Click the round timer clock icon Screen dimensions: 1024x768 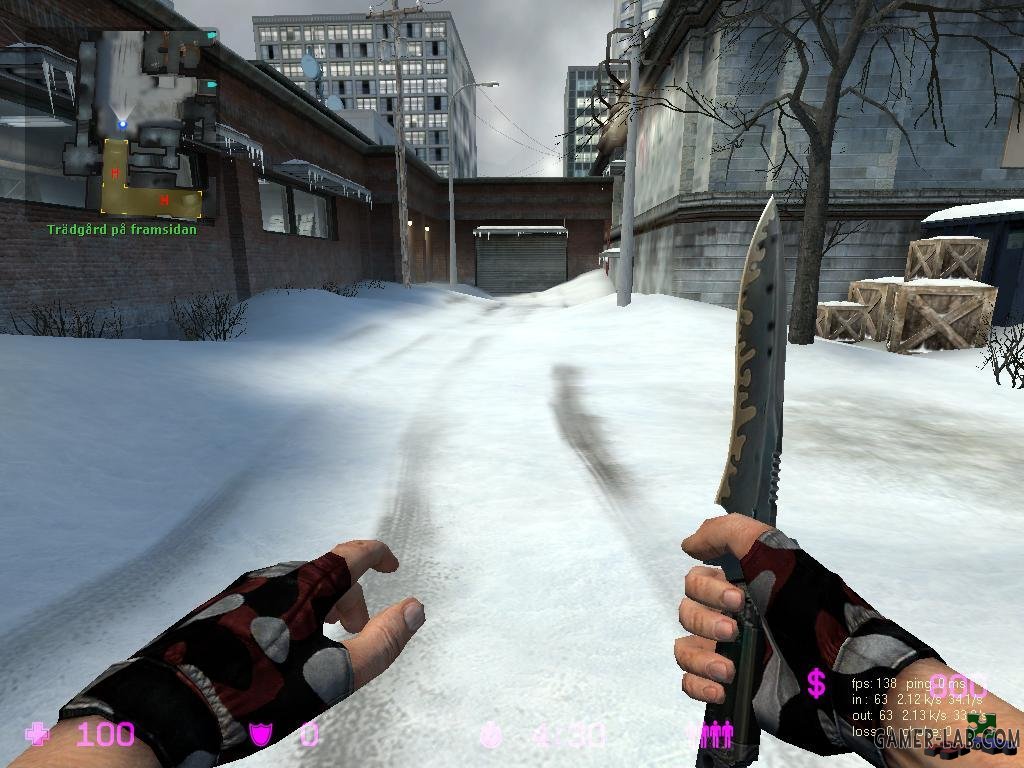point(491,736)
